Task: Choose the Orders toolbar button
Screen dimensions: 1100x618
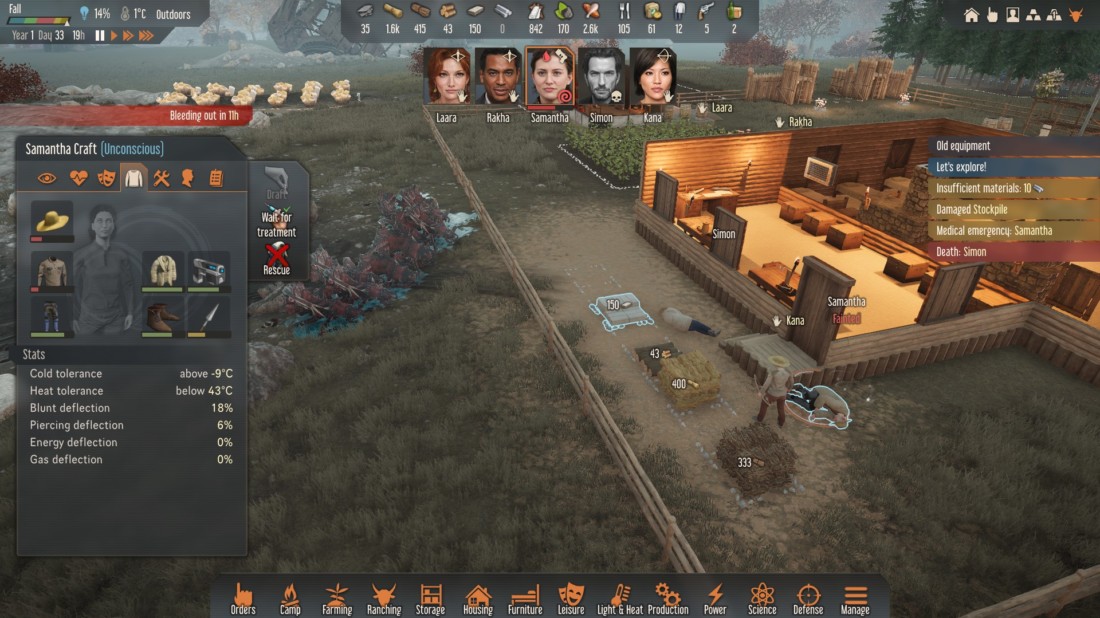Action: tap(243, 598)
